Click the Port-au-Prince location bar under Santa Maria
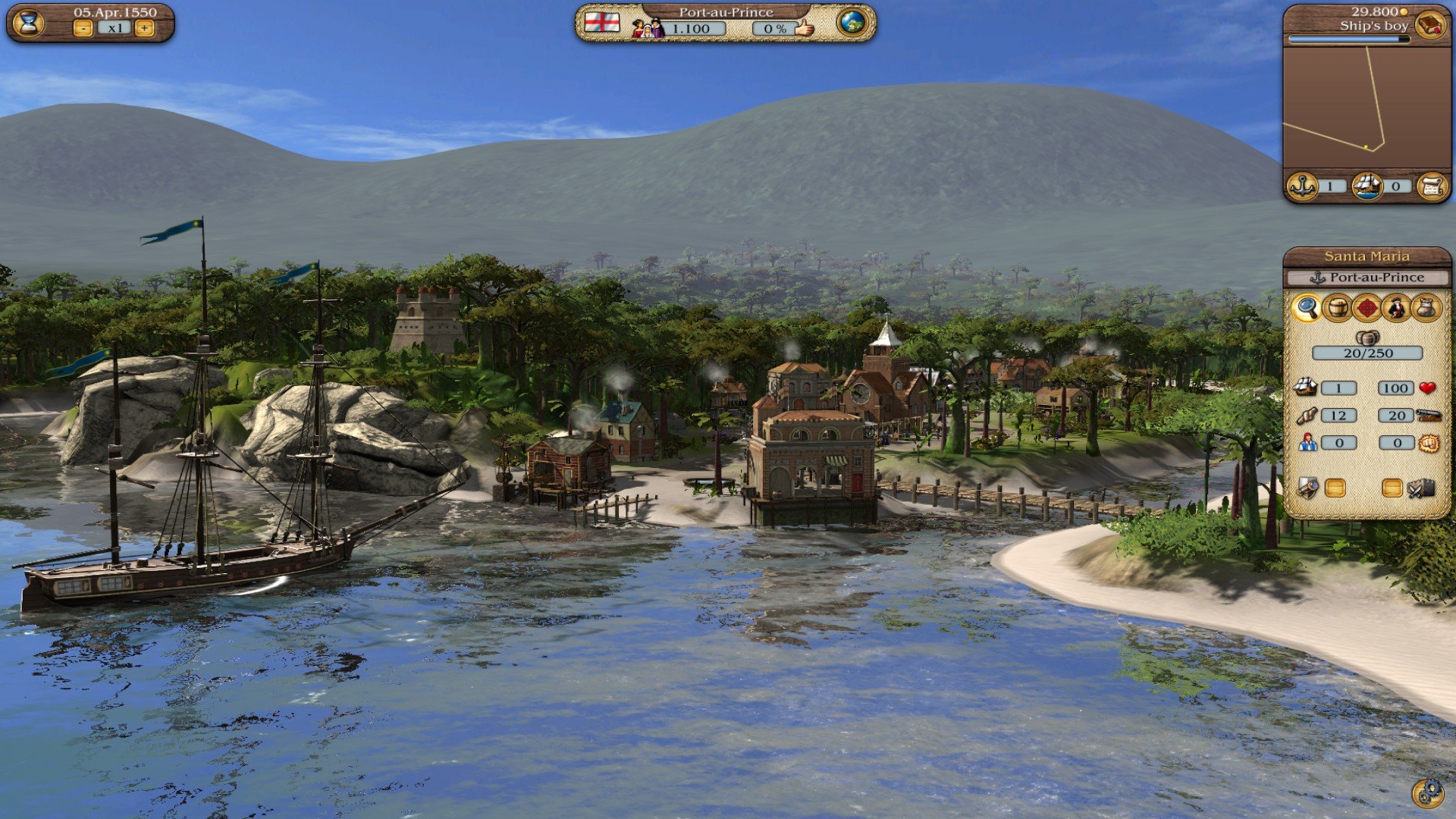The height and width of the screenshot is (819, 1456). coord(1367,278)
